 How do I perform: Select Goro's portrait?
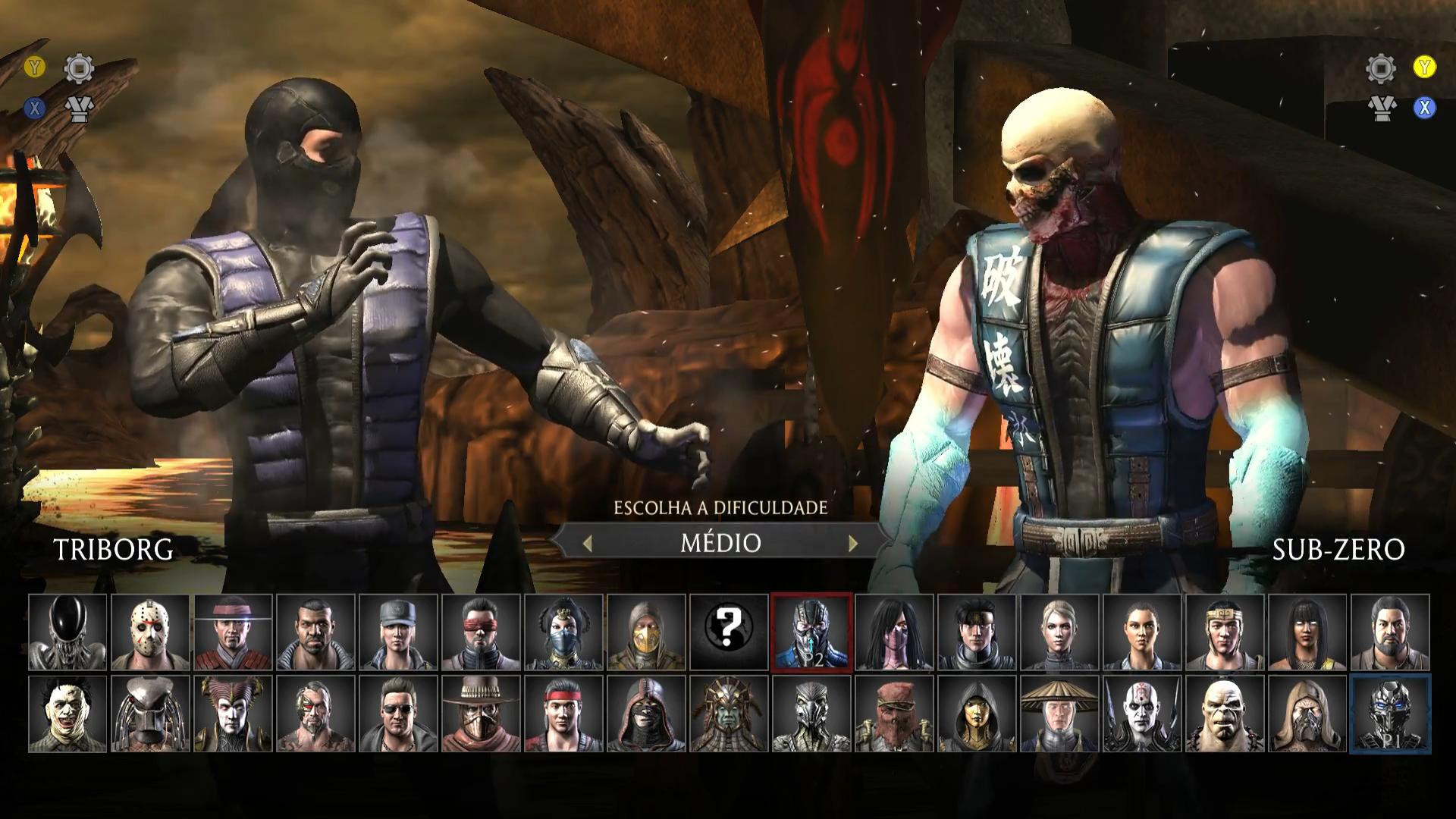tap(1225, 714)
